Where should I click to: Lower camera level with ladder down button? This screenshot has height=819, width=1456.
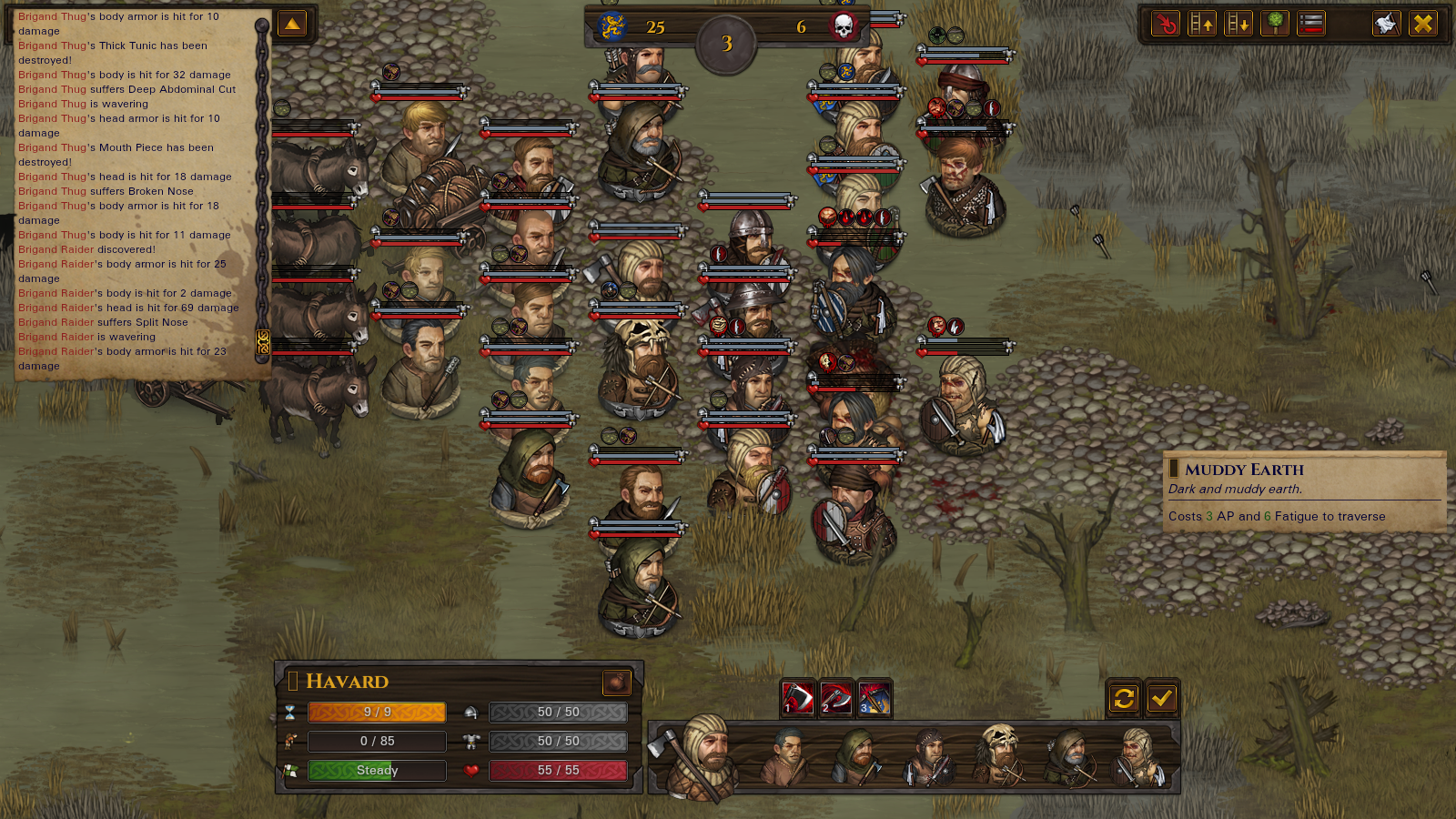click(x=1239, y=24)
